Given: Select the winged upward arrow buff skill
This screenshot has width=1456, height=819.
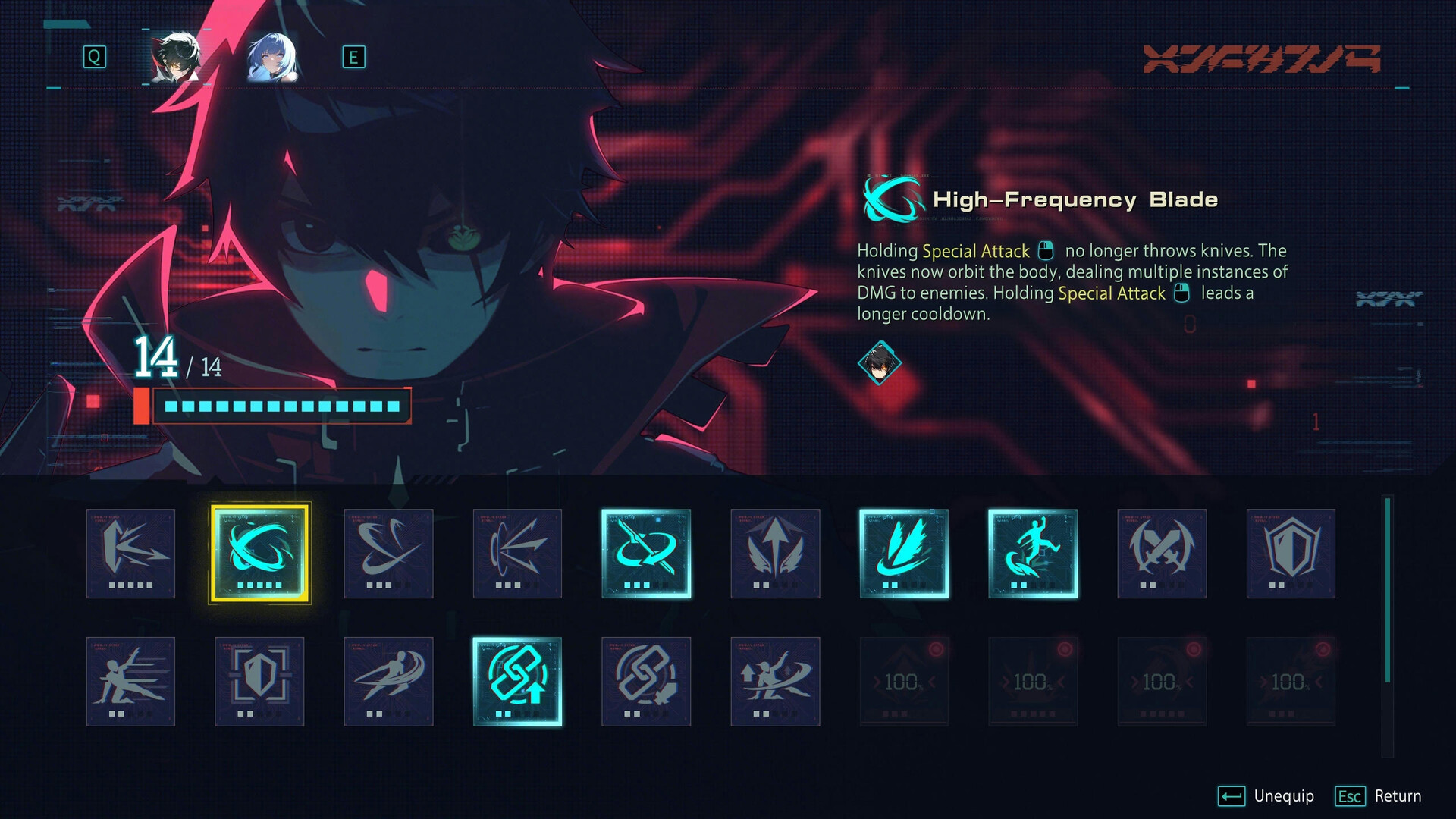Looking at the screenshot, I should pos(775,552).
